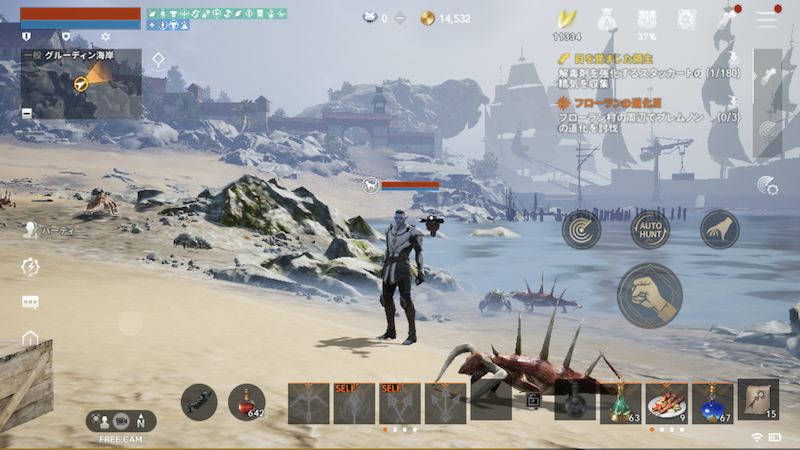Image resolution: width=800 pixels, height=450 pixels.
Task: Open the radar target settings gear icon
Action: (x=767, y=184)
